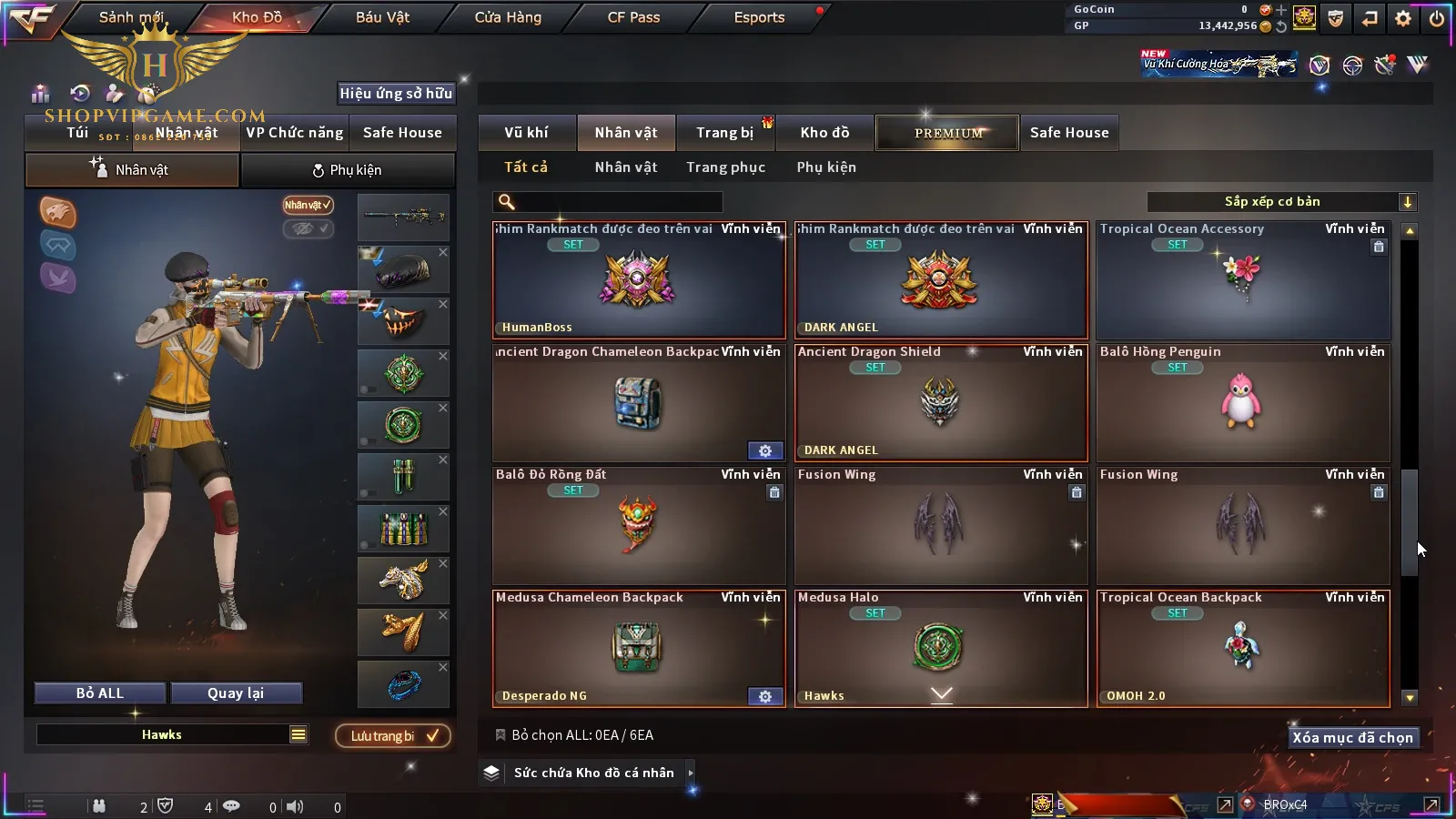Open the gear settings icon

pyautogui.click(x=1403, y=18)
